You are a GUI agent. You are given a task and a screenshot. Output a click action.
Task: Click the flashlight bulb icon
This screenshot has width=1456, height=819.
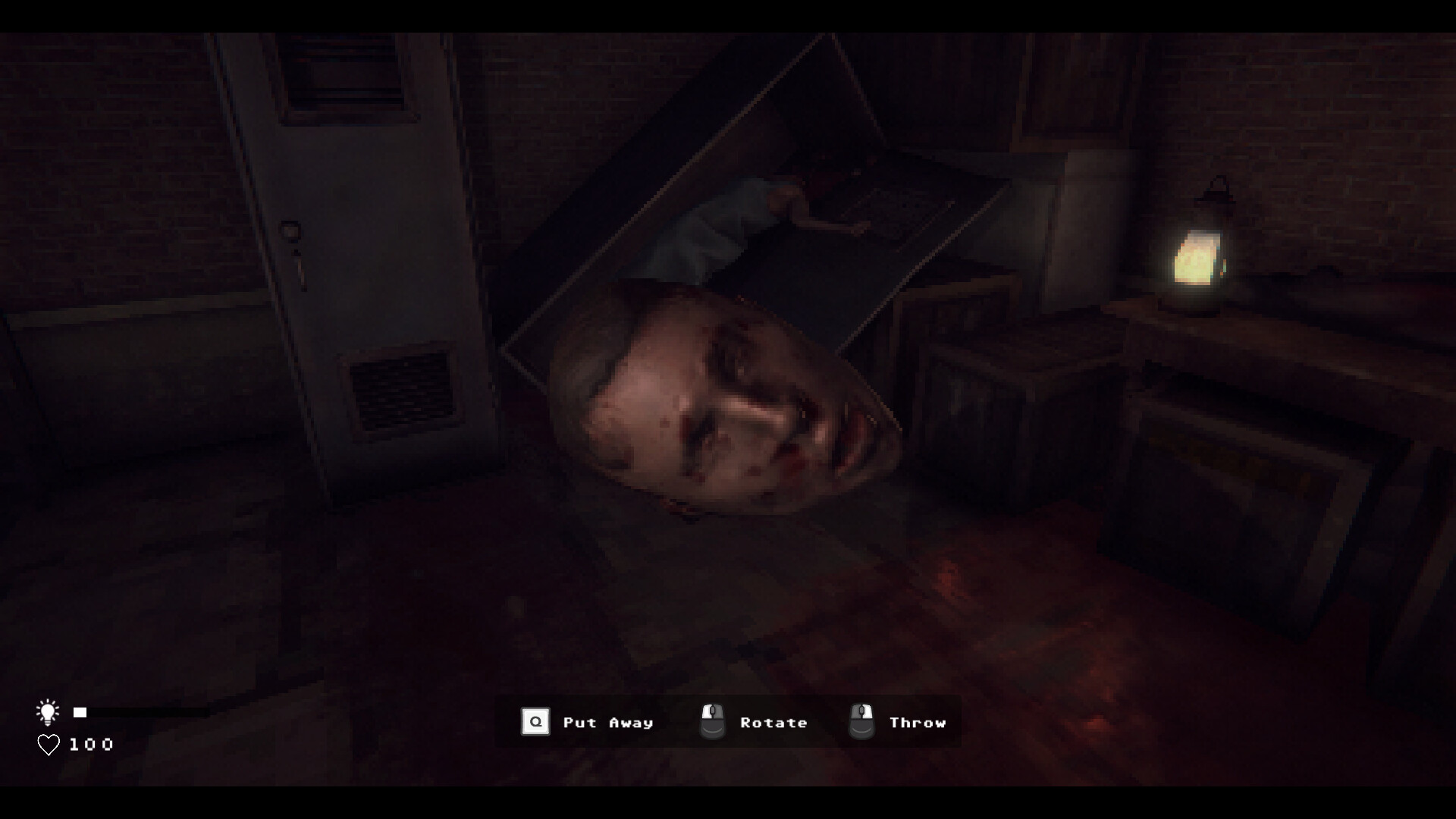49,711
